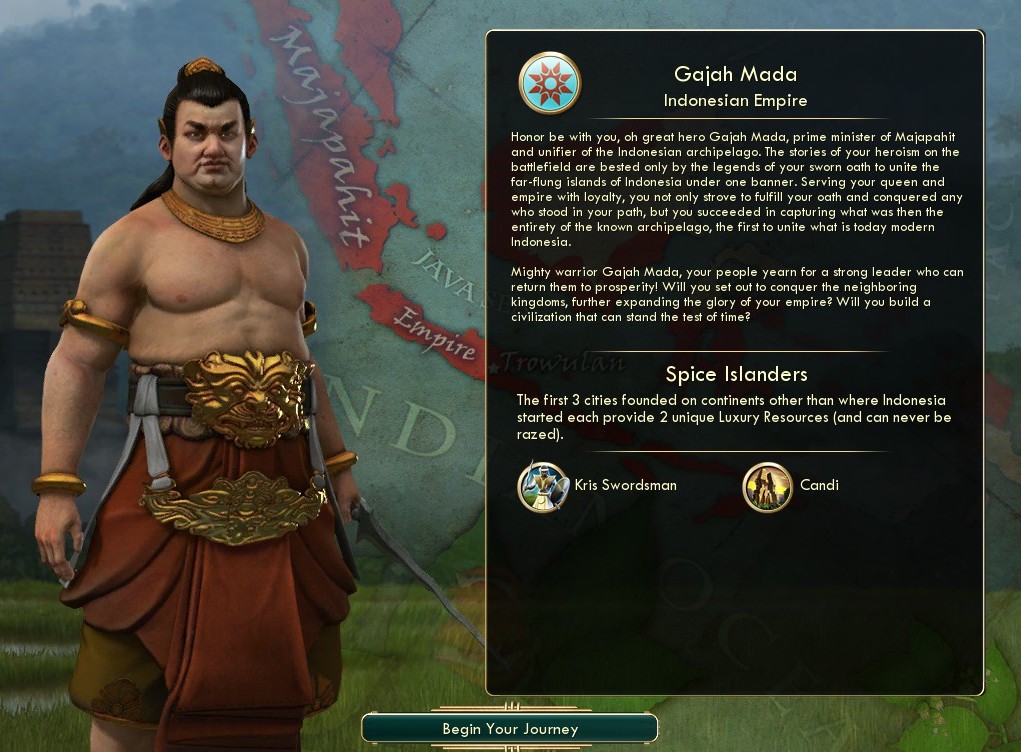The image size is (1021, 752).
Task: Select the Candi building icon
Action: 767,486
